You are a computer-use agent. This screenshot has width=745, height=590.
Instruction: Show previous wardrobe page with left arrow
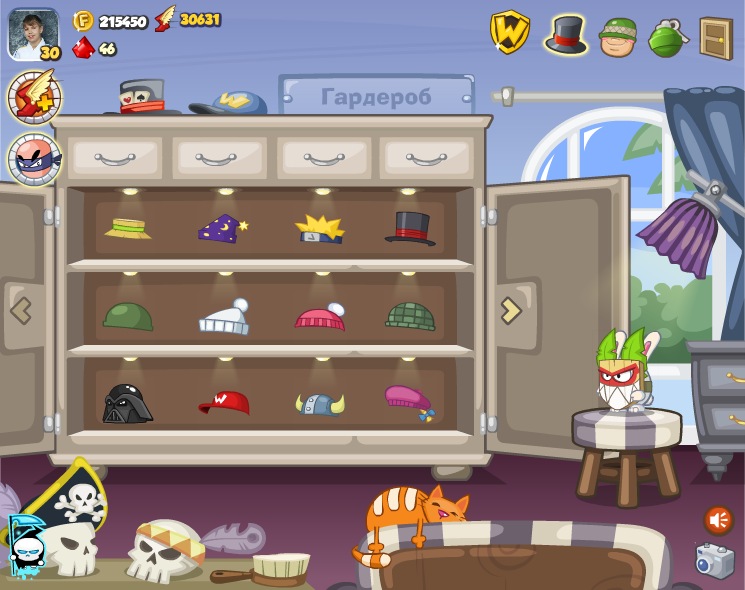(21, 310)
